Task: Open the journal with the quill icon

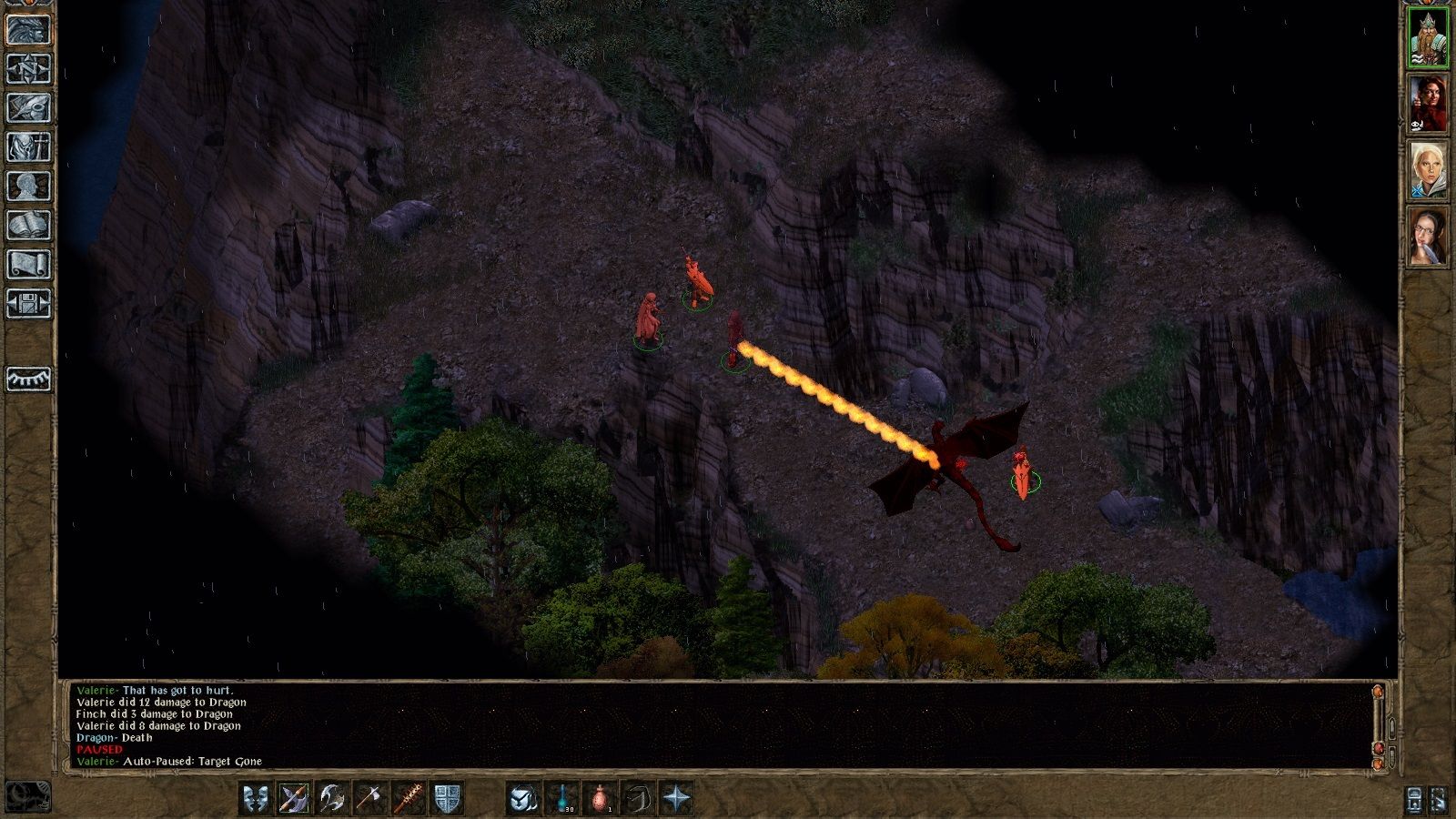Action: pos(27,106)
